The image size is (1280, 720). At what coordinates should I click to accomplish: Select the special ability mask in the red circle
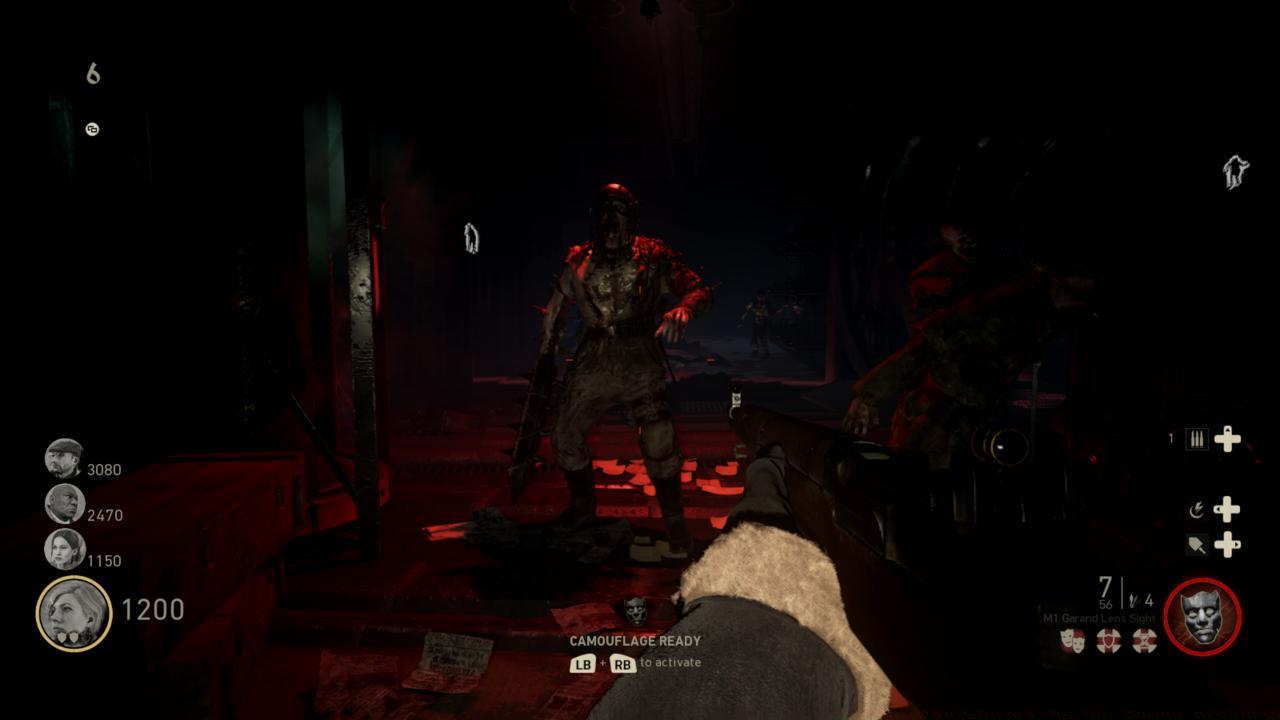1202,617
